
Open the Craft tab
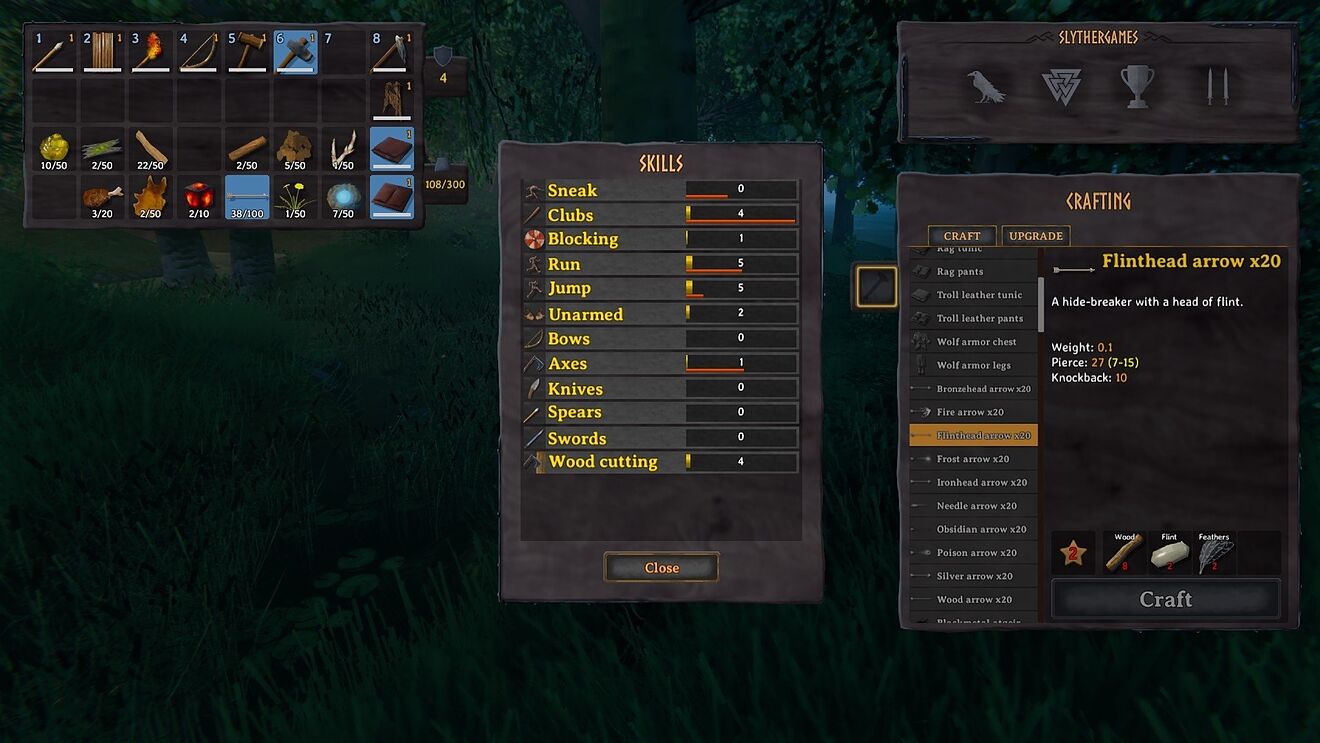point(961,236)
